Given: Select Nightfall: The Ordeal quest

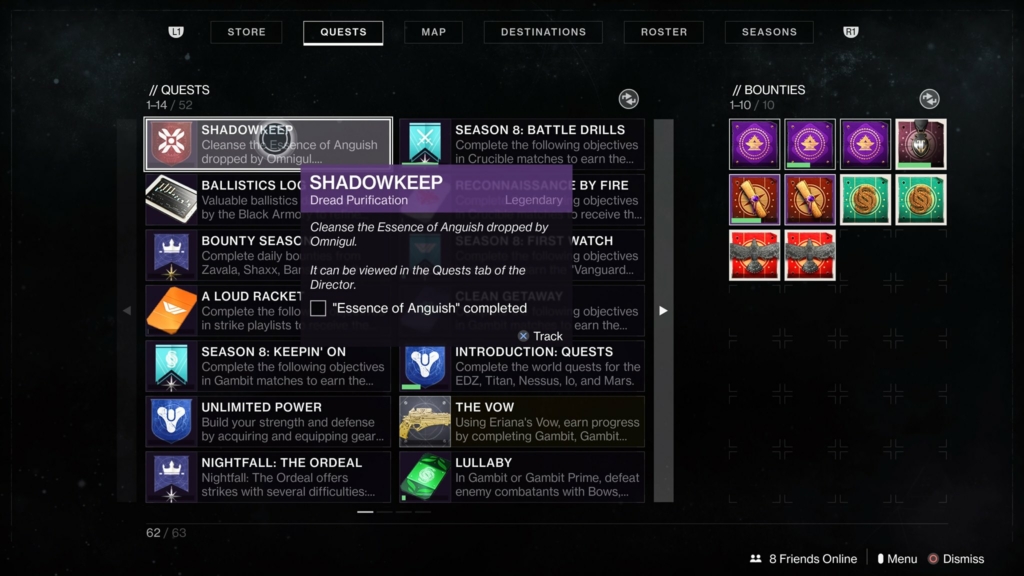Looking at the screenshot, I should pyautogui.click(x=268, y=477).
